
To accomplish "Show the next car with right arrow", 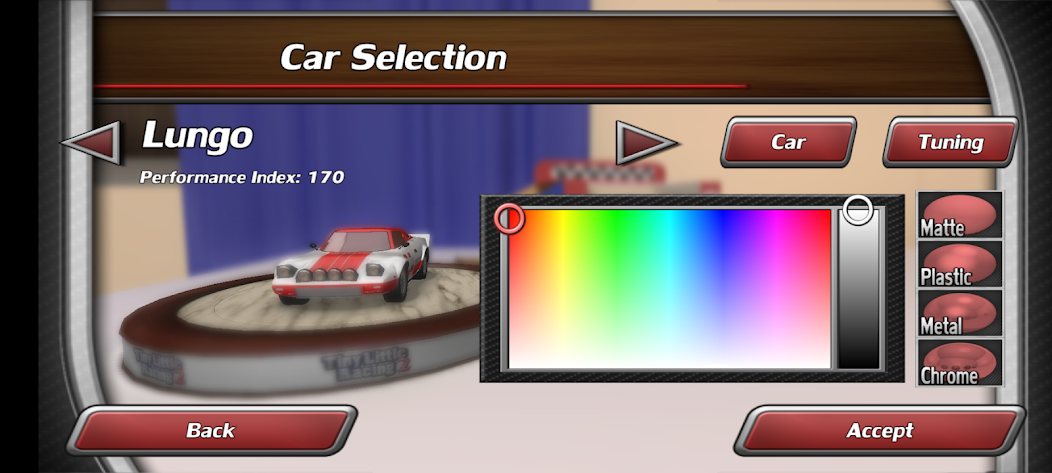I will click(x=645, y=142).
